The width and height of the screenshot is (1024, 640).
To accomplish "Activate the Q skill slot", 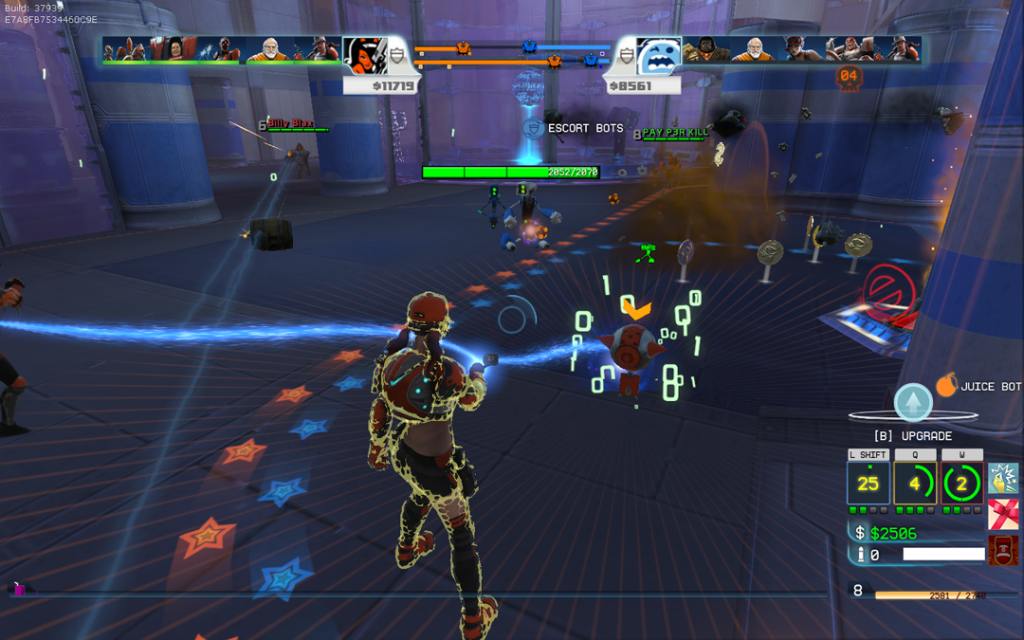I will (915, 484).
